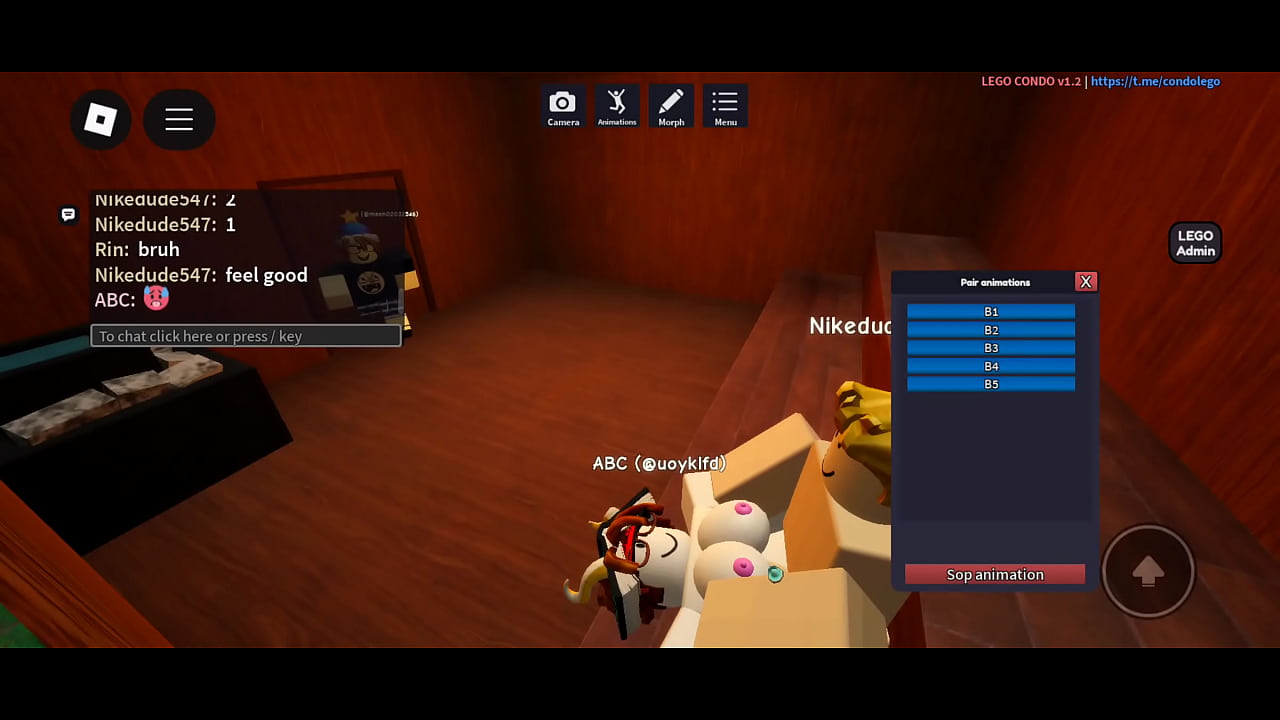Toggle the chat window icon
The image size is (1280, 720).
click(68, 214)
